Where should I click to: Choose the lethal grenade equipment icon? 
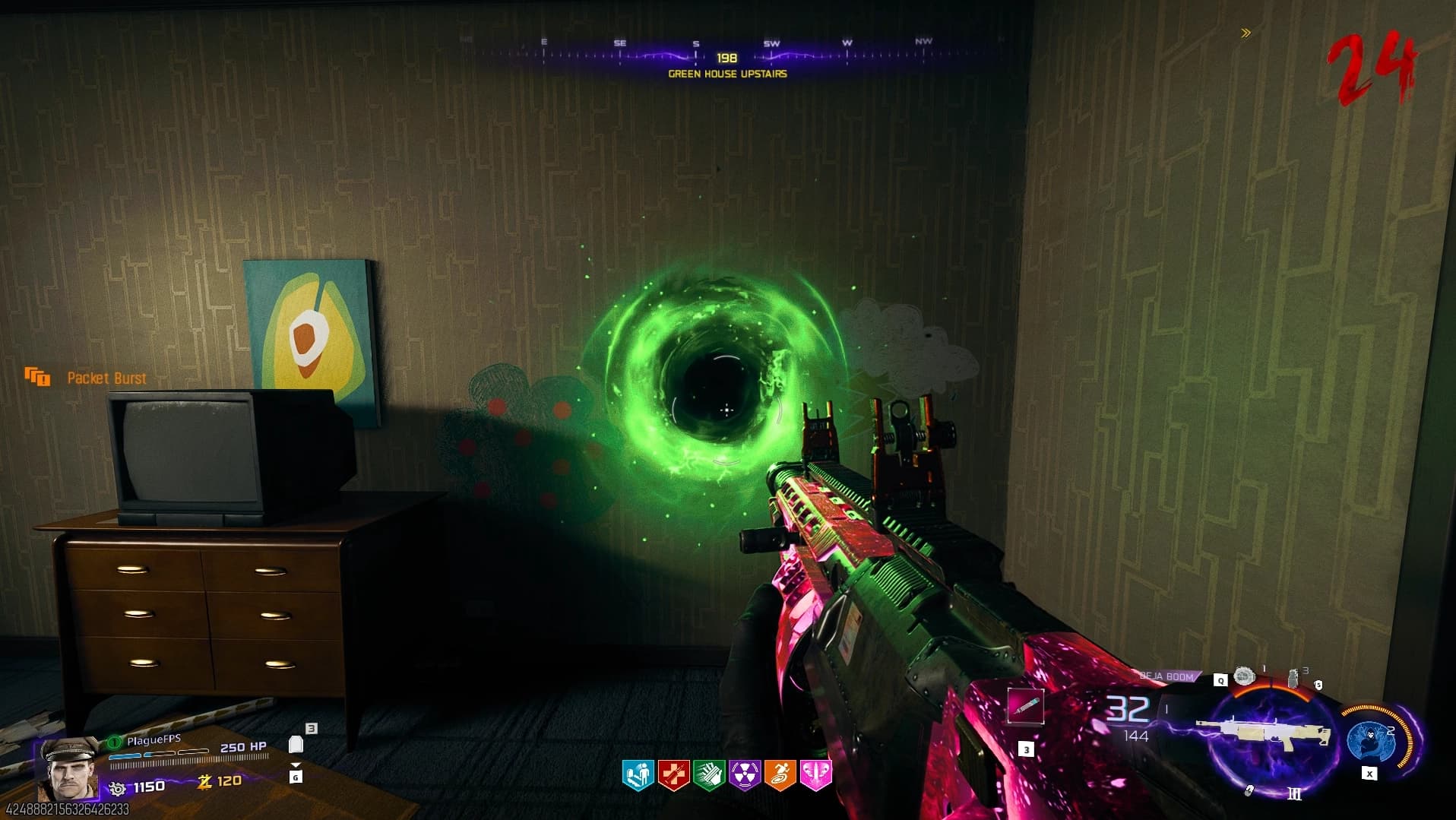(1293, 679)
